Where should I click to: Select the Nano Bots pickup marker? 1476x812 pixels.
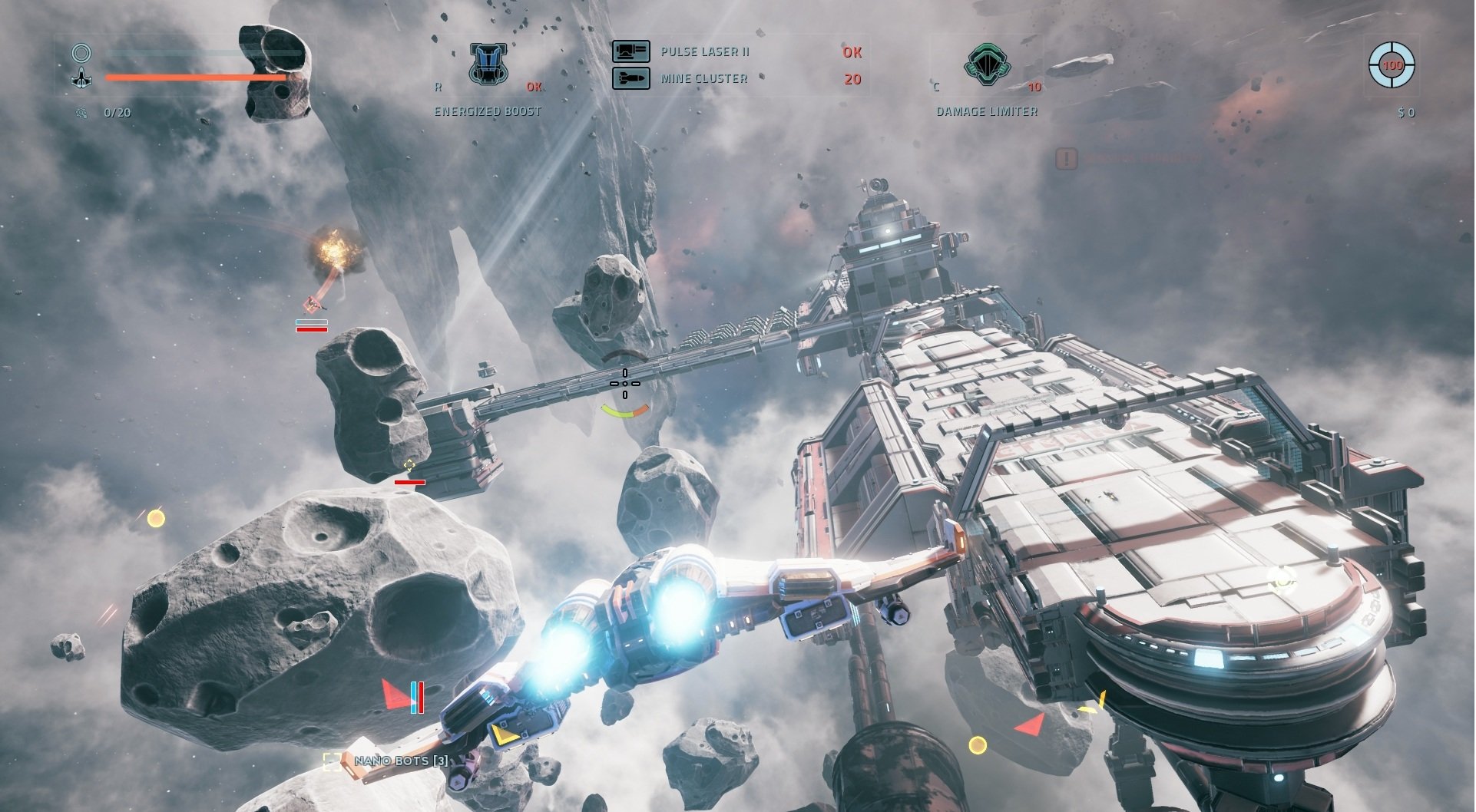tap(332, 761)
